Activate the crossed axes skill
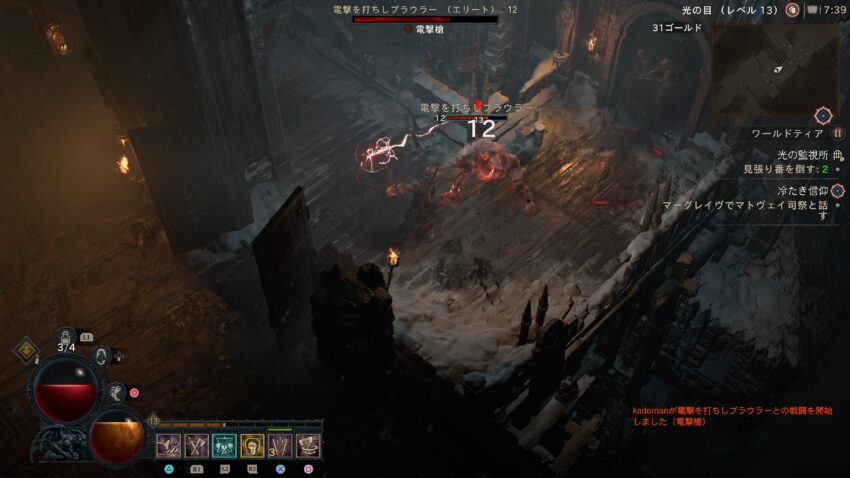Viewport: 850px width, 478px height. (x=196, y=445)
